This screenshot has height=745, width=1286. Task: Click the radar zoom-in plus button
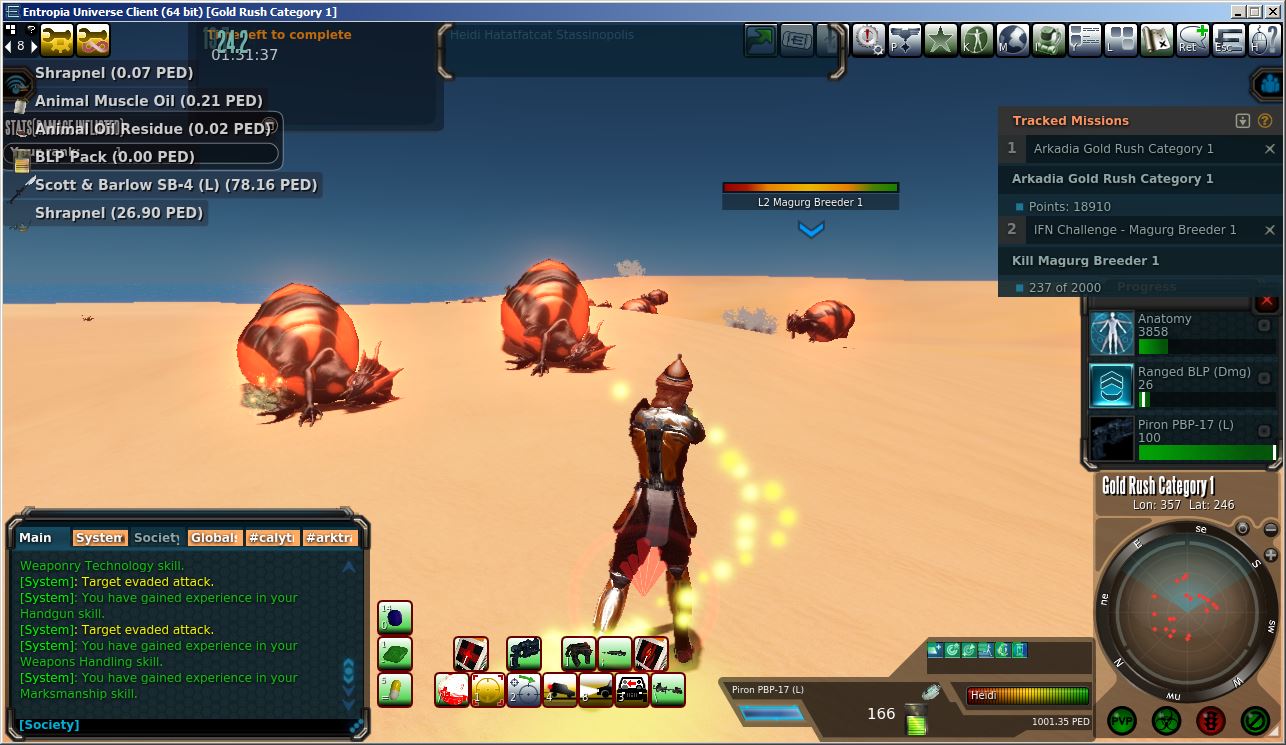1271,555
